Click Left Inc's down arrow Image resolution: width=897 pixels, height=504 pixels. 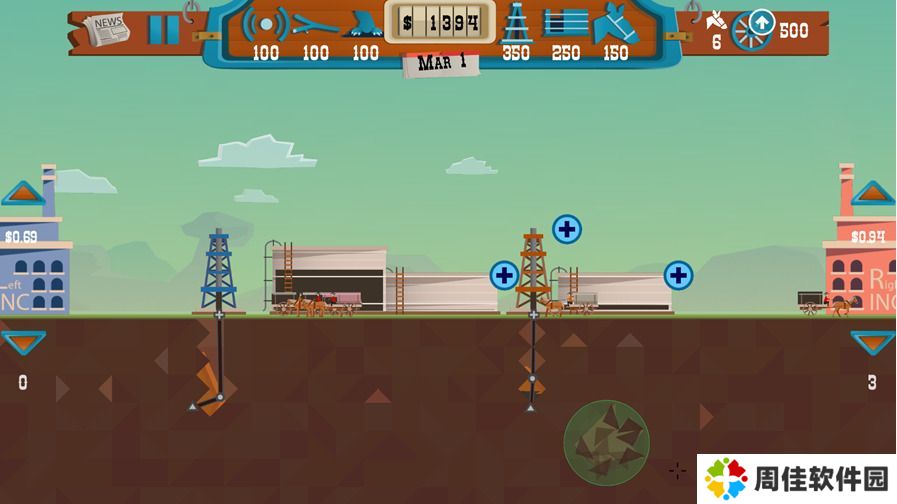tap(23, 343)
